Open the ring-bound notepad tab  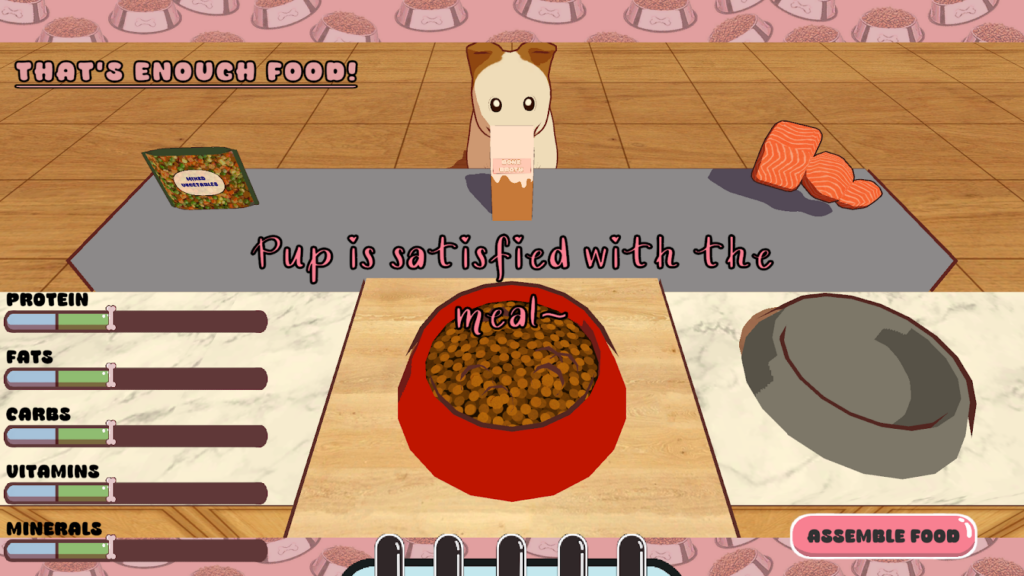pos(510,560)
